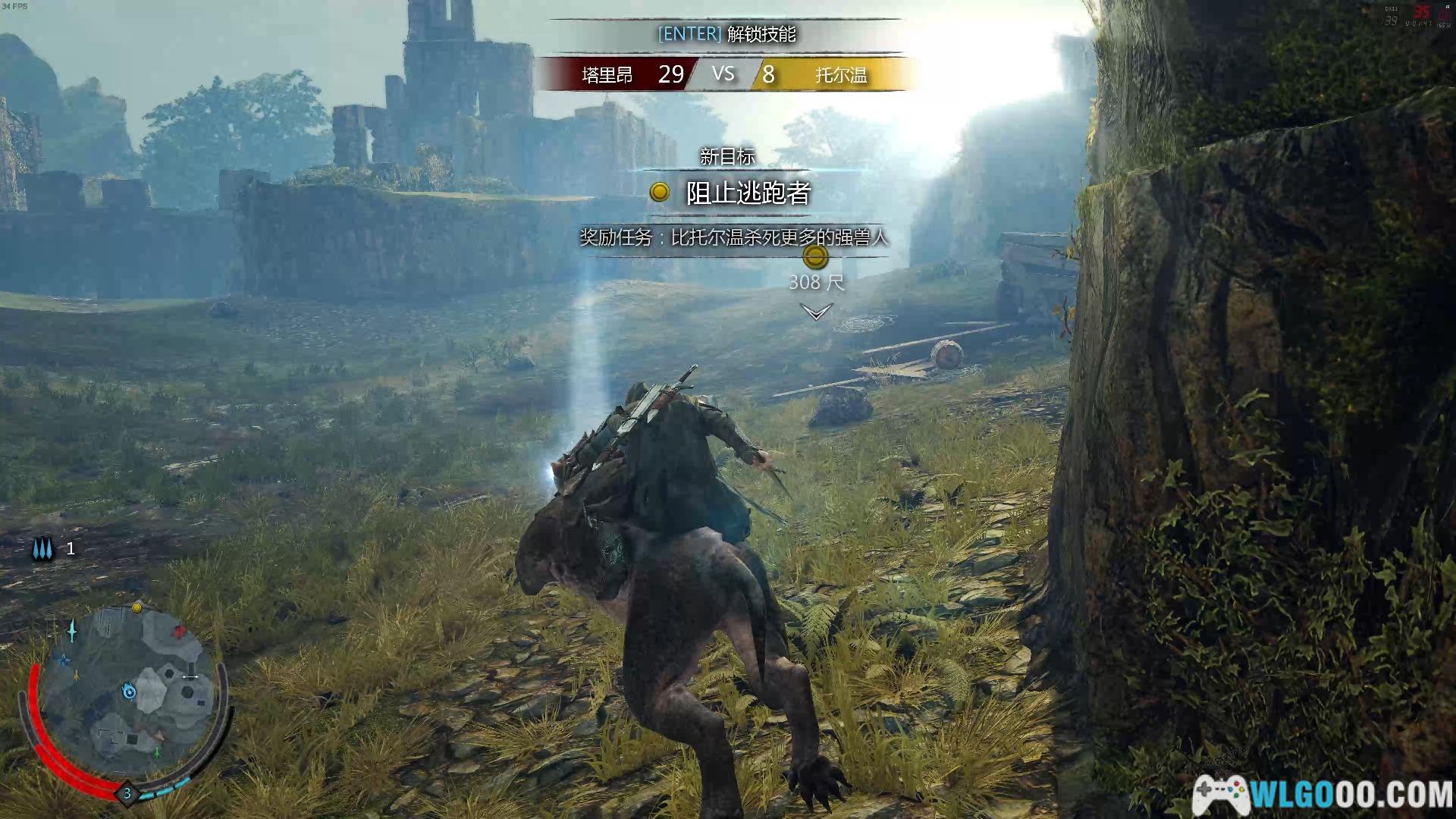1456x819 pixels.
Task: Click the yellow objective waypoint marker above 308尺
Action: click(815, 257)
